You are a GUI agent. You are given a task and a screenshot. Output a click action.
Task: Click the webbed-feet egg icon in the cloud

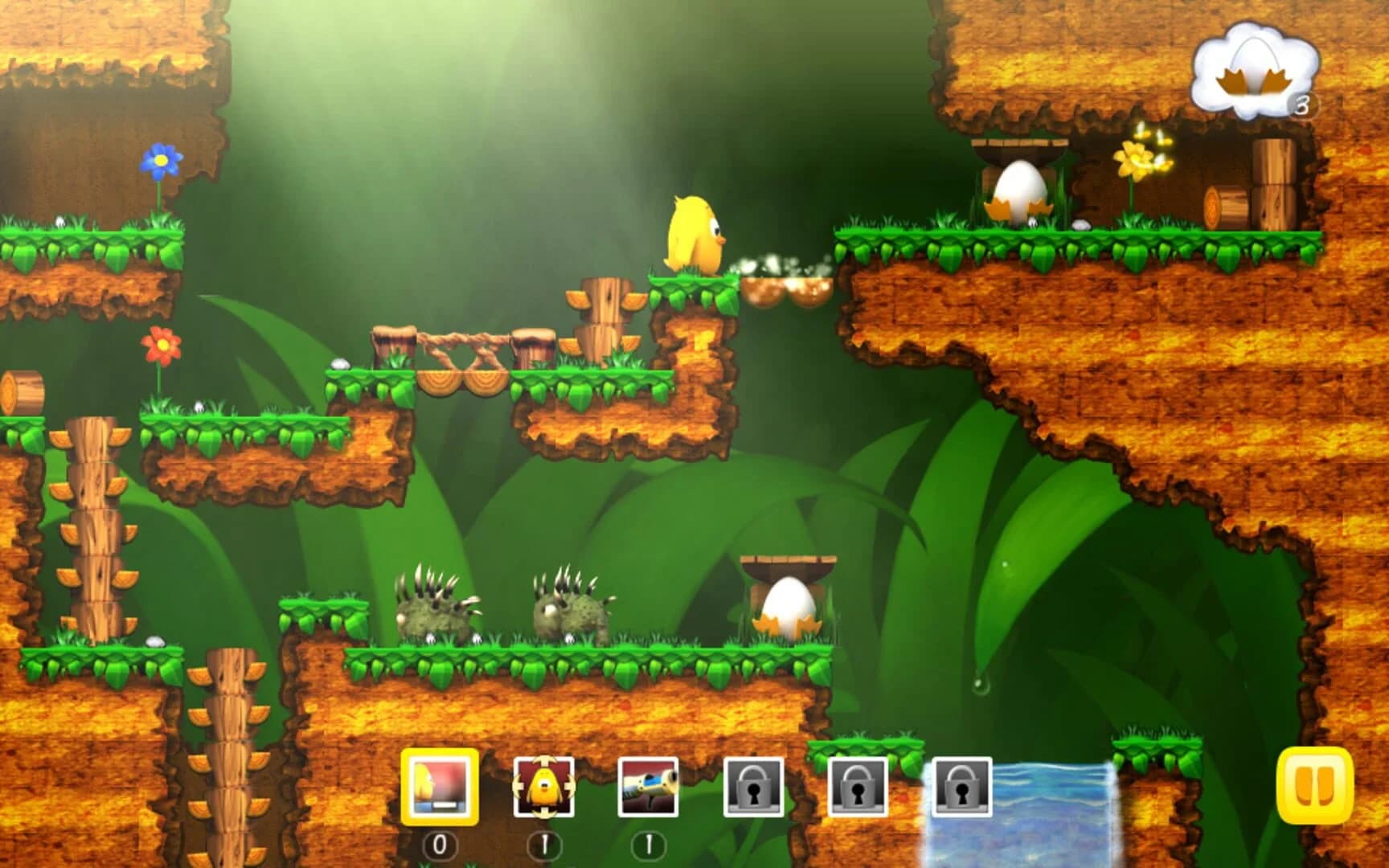1252,64
